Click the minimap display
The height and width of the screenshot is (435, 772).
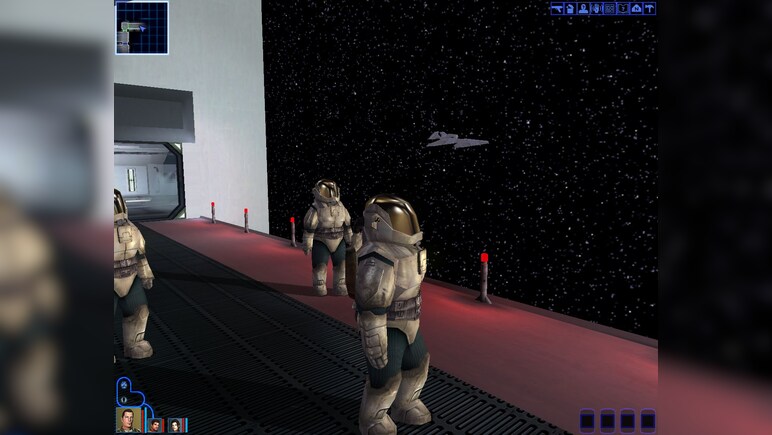click(x=141, y=27)
